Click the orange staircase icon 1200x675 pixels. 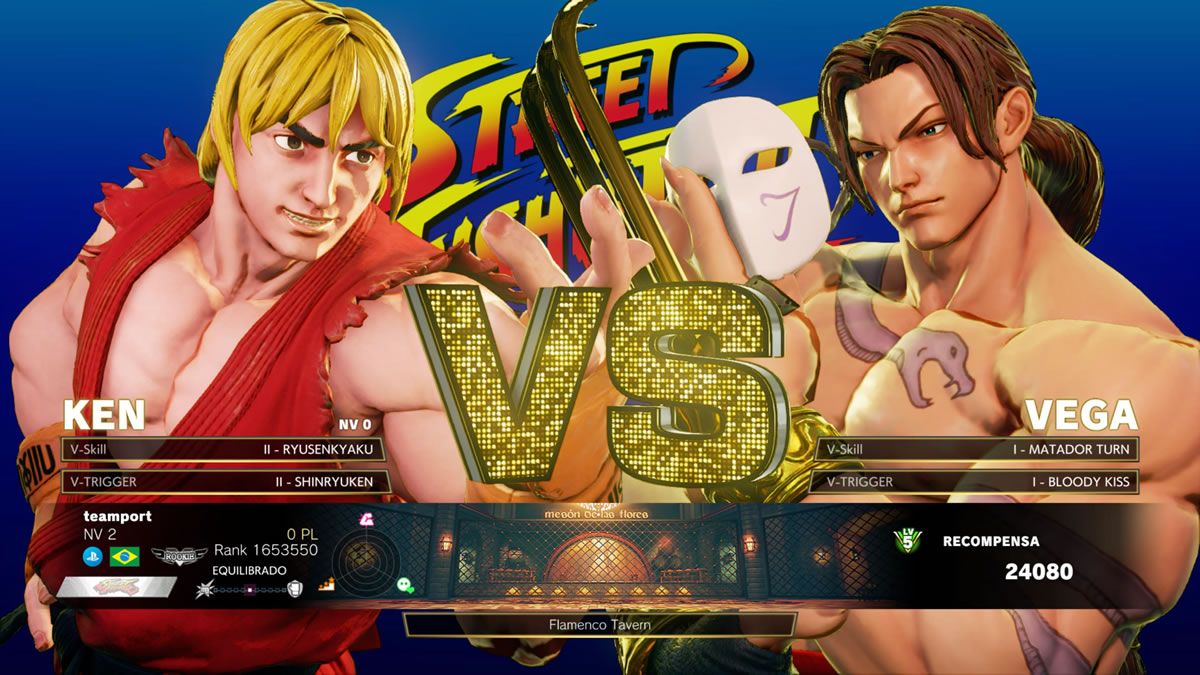(325, 585)
